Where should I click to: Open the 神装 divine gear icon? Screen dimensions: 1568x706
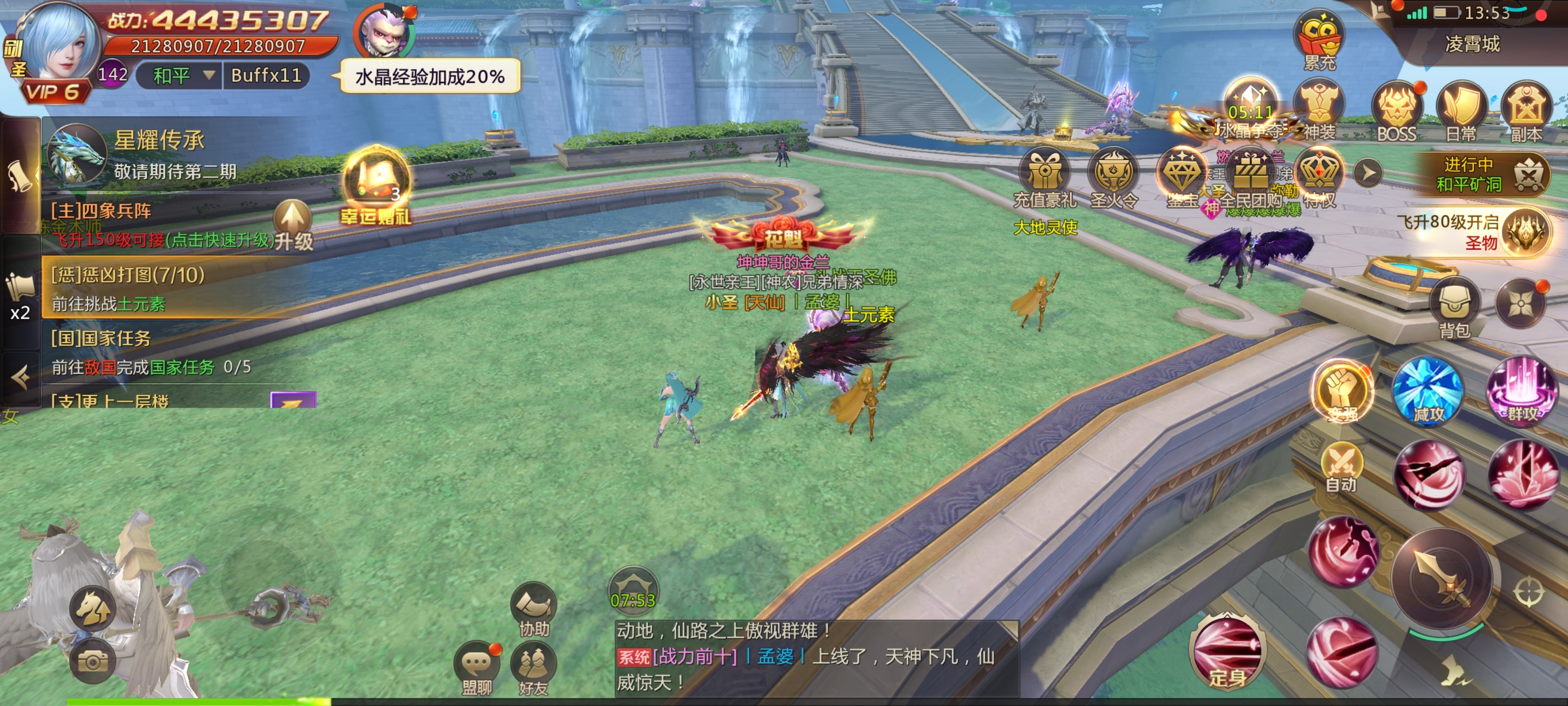click(x=1319, y=110)
